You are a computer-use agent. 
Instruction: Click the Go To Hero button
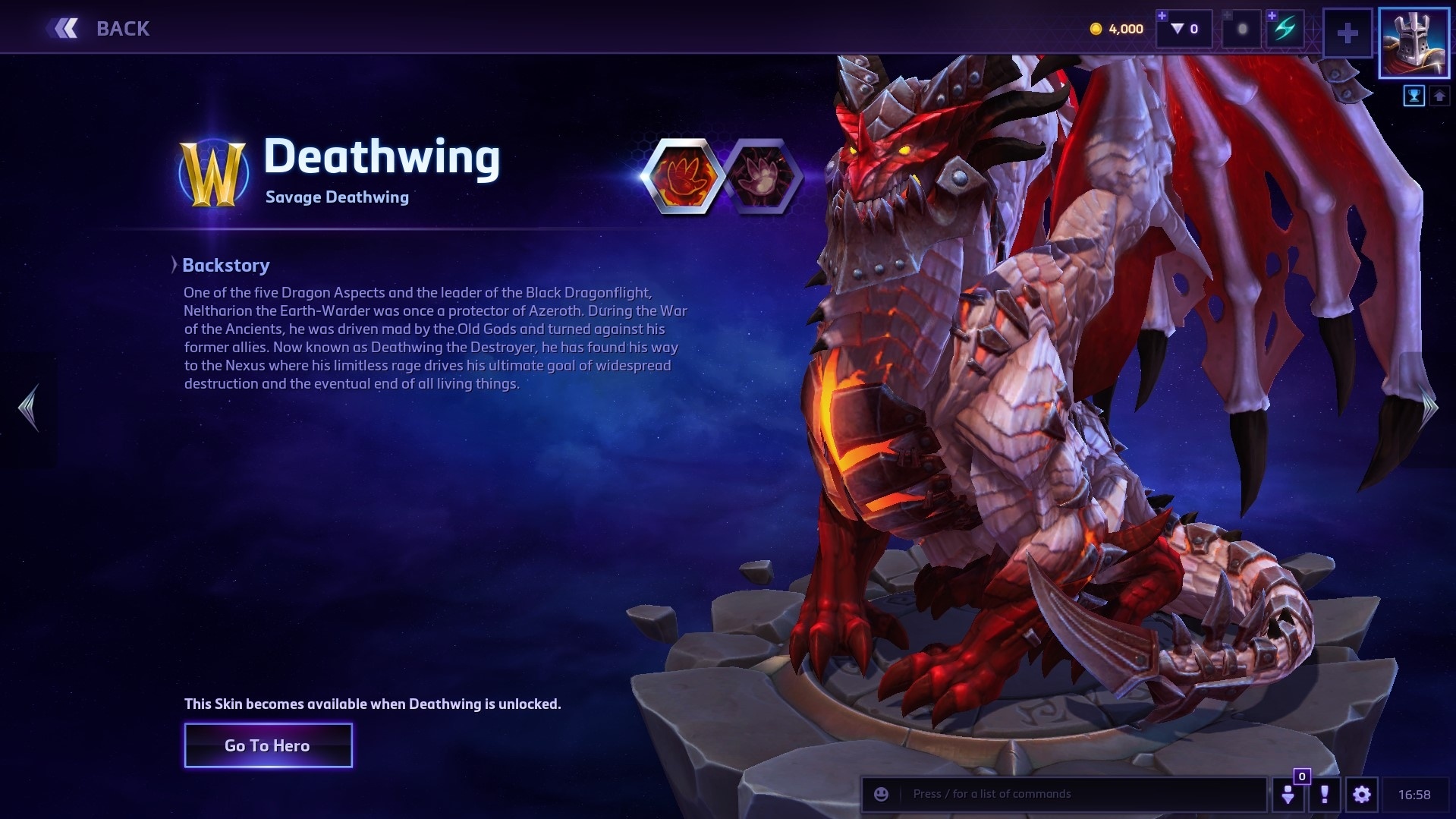[268, 745]
